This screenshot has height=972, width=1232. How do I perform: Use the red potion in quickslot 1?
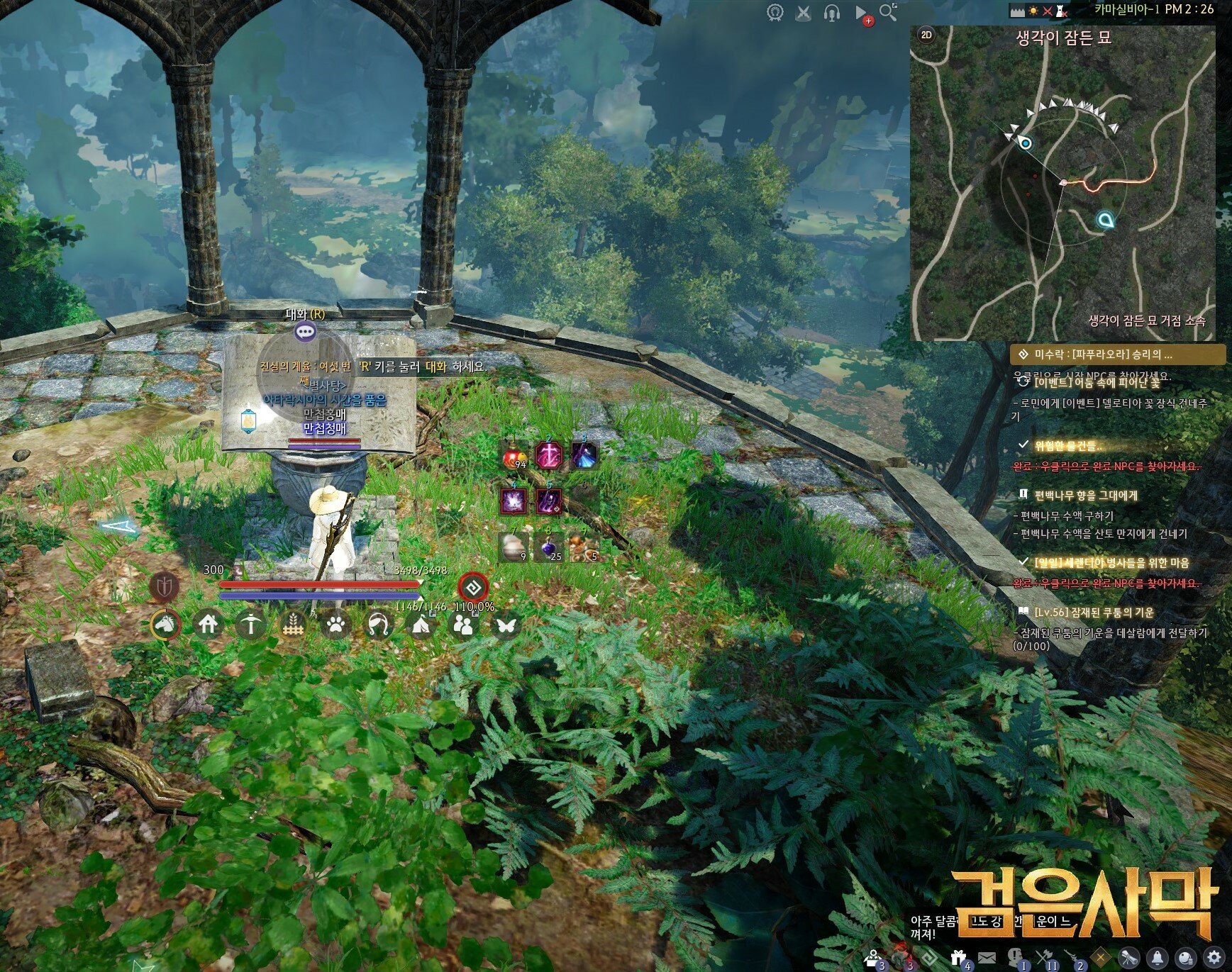coord(514,455)
